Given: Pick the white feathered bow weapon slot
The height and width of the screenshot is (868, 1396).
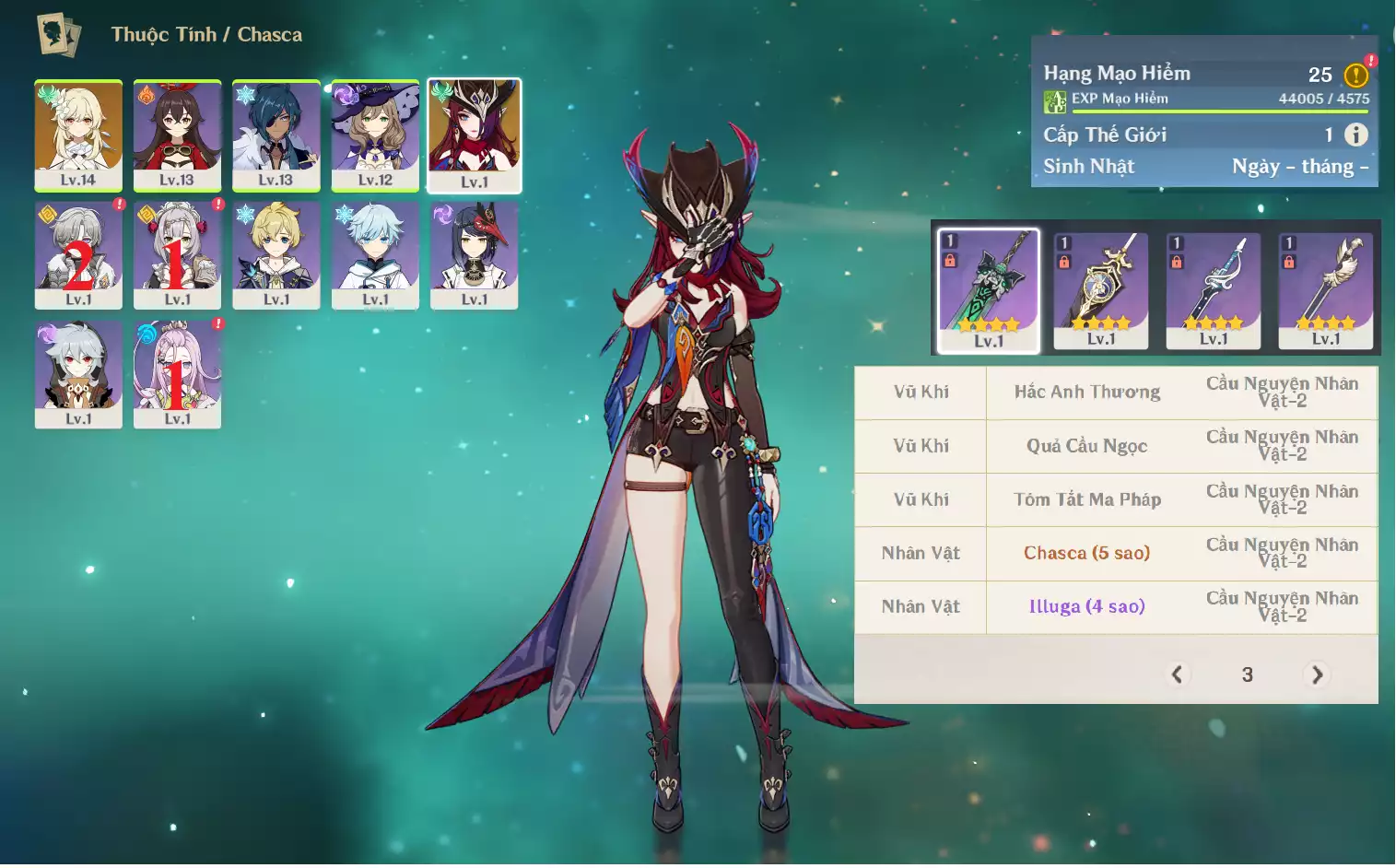Looking at the screenshot, I should 1326,289.
